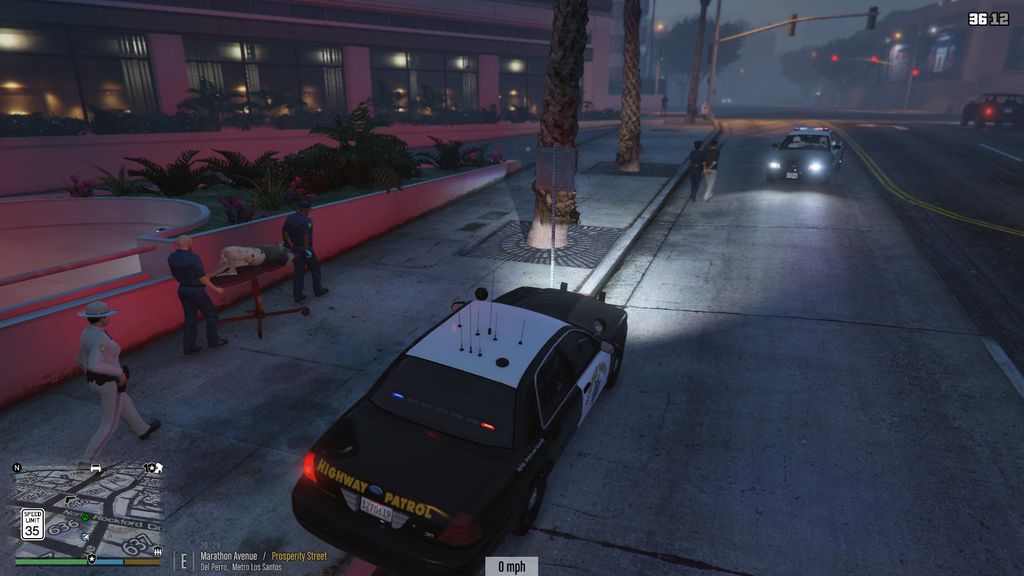Select the player arrow on the minimap

pos(86,535)
